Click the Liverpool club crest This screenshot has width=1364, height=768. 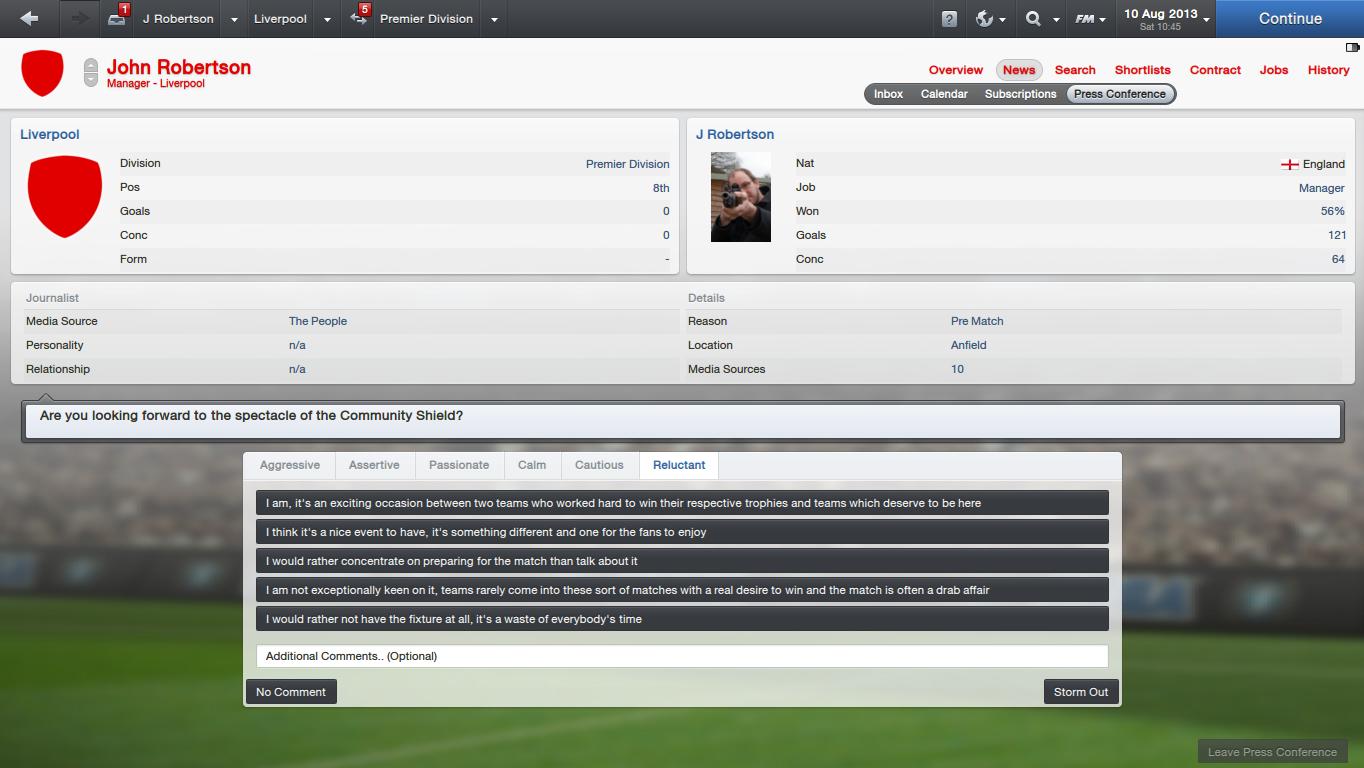click(42, 73)
